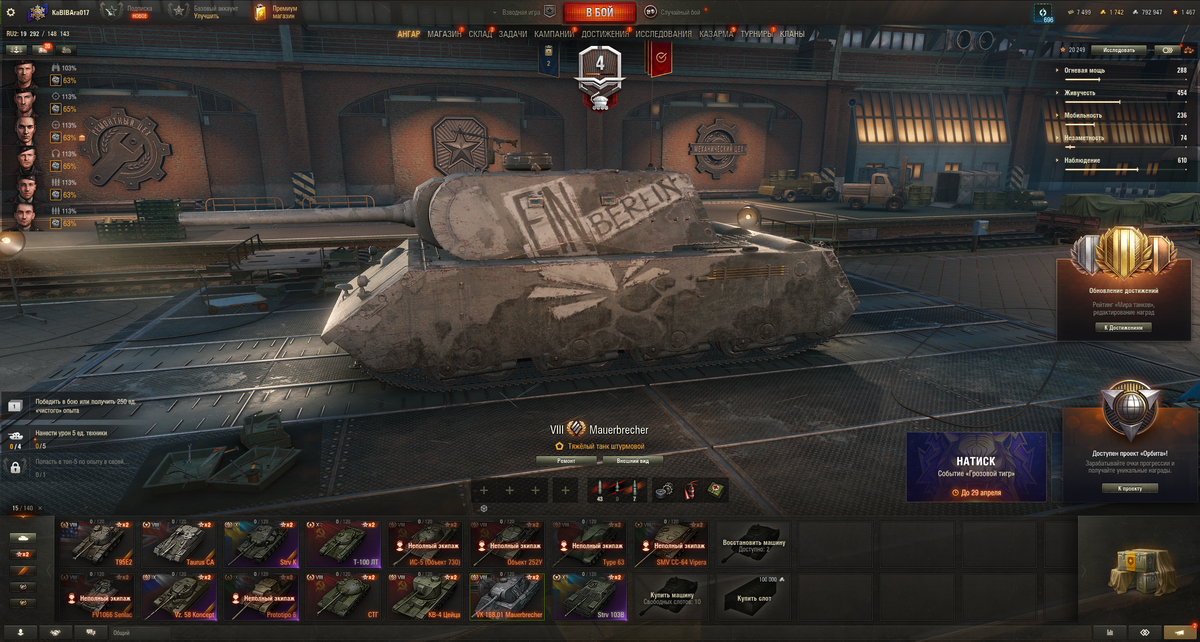This screenshot has width=1200, height=642.
Task: Open settings via the gear icon
Action: tap(11, 12)
